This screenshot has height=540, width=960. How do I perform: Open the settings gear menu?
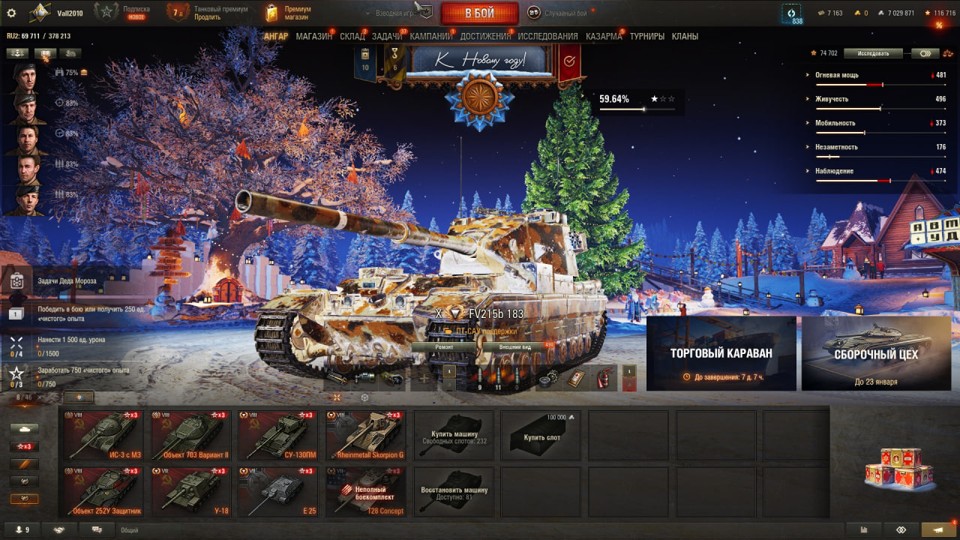(x=12, y=13)
